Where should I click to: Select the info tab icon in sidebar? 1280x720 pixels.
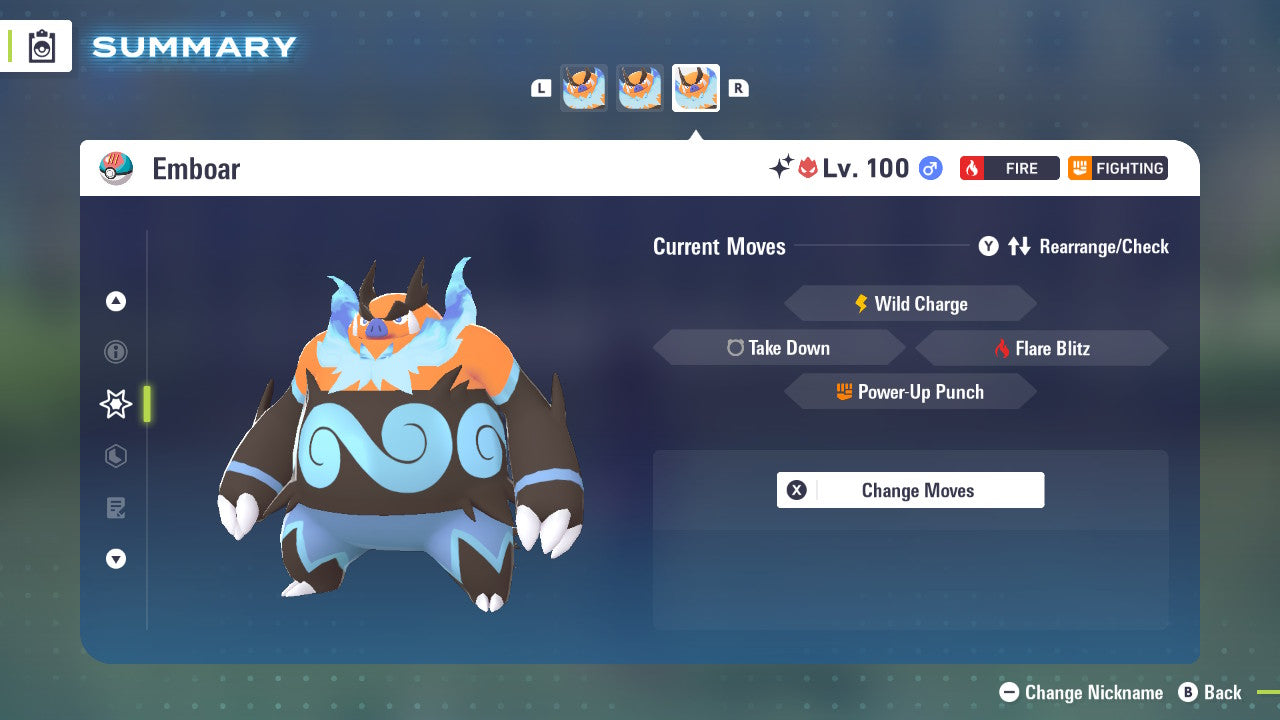tap(115, 352)
